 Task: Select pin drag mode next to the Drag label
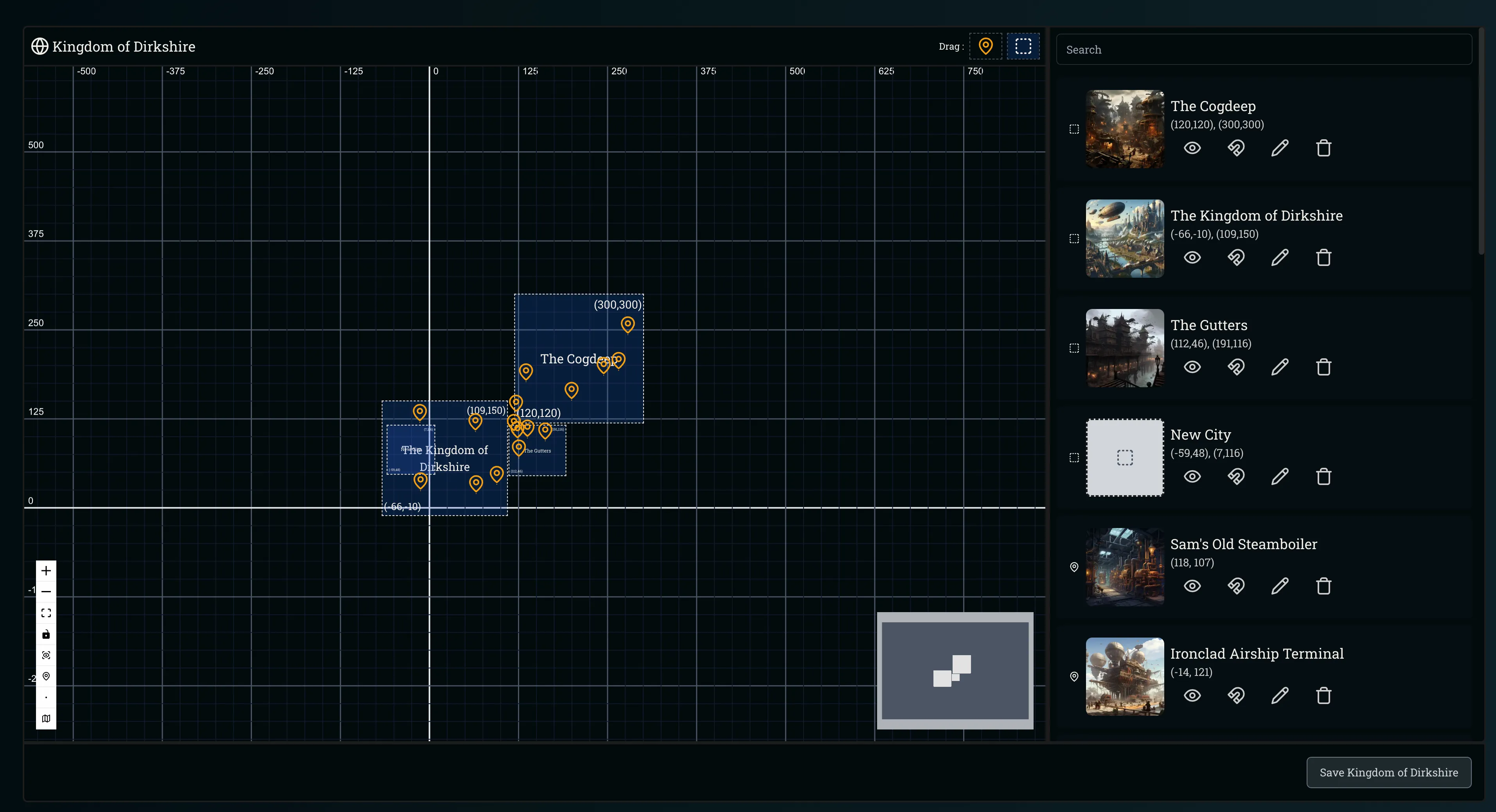click(986, 46)
